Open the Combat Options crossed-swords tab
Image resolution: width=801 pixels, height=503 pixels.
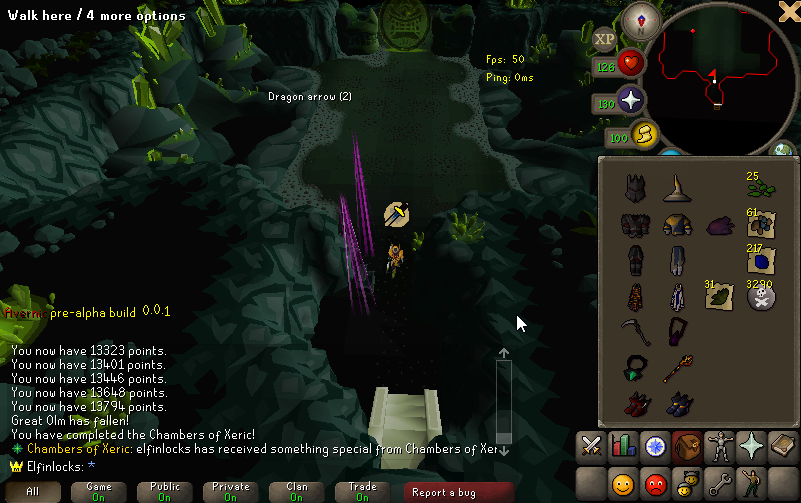pyautogui.click(x=591, y=444)
